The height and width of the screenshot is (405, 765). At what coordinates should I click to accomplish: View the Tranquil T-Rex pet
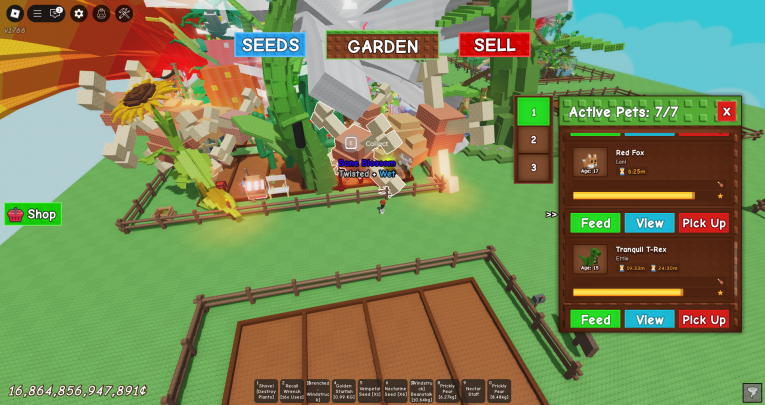point(650,320)
